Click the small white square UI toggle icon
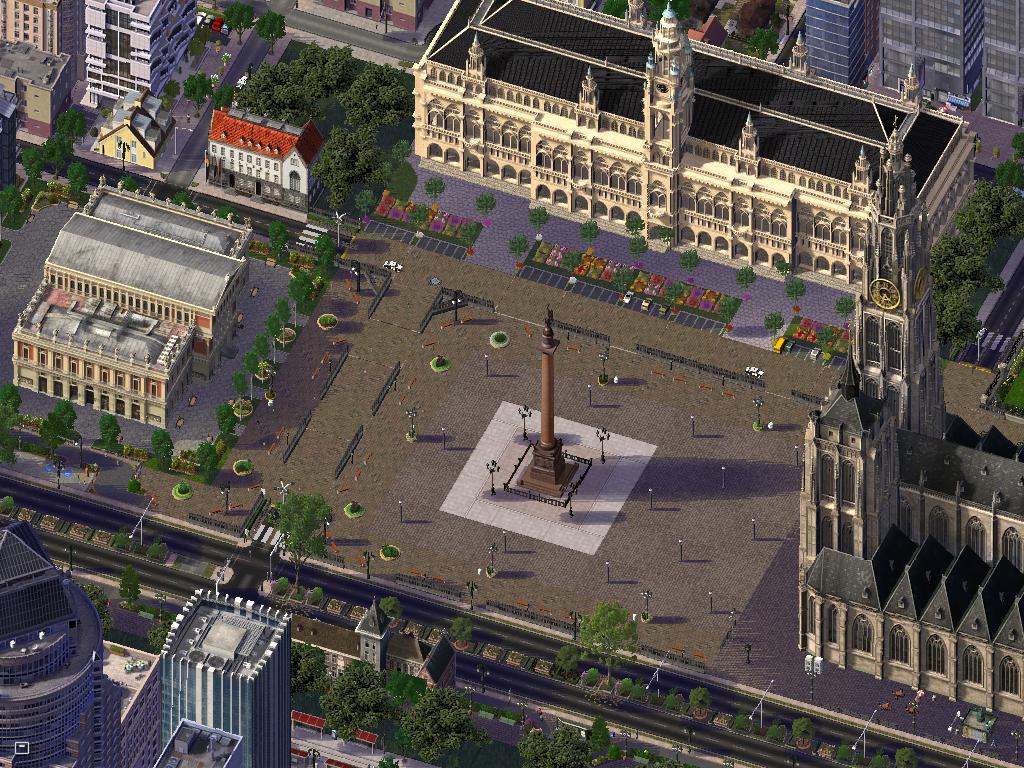This screenshot has height=768, width=1024. [21, 747]
